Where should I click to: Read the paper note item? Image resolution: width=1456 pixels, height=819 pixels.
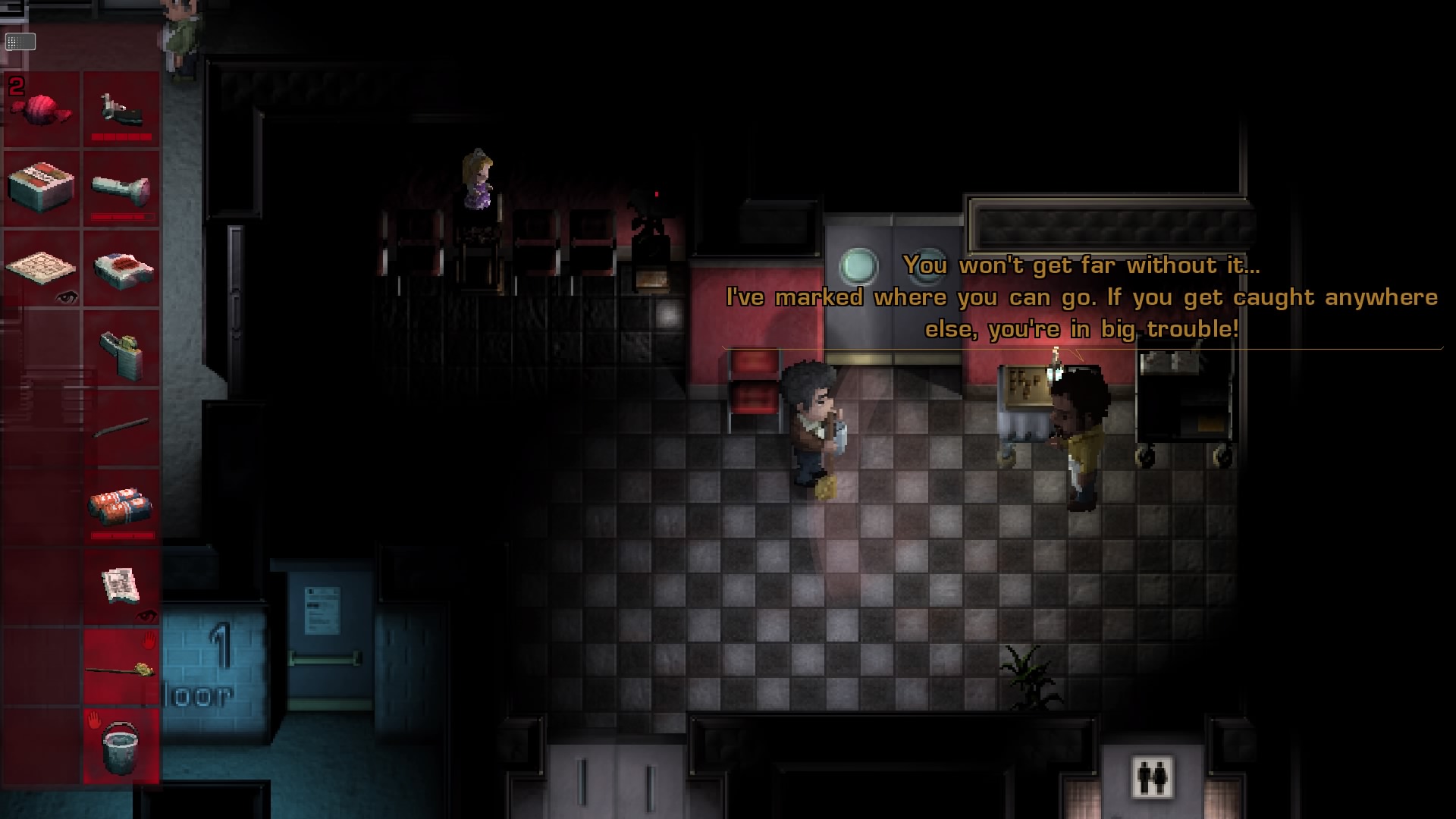(121, 586)
